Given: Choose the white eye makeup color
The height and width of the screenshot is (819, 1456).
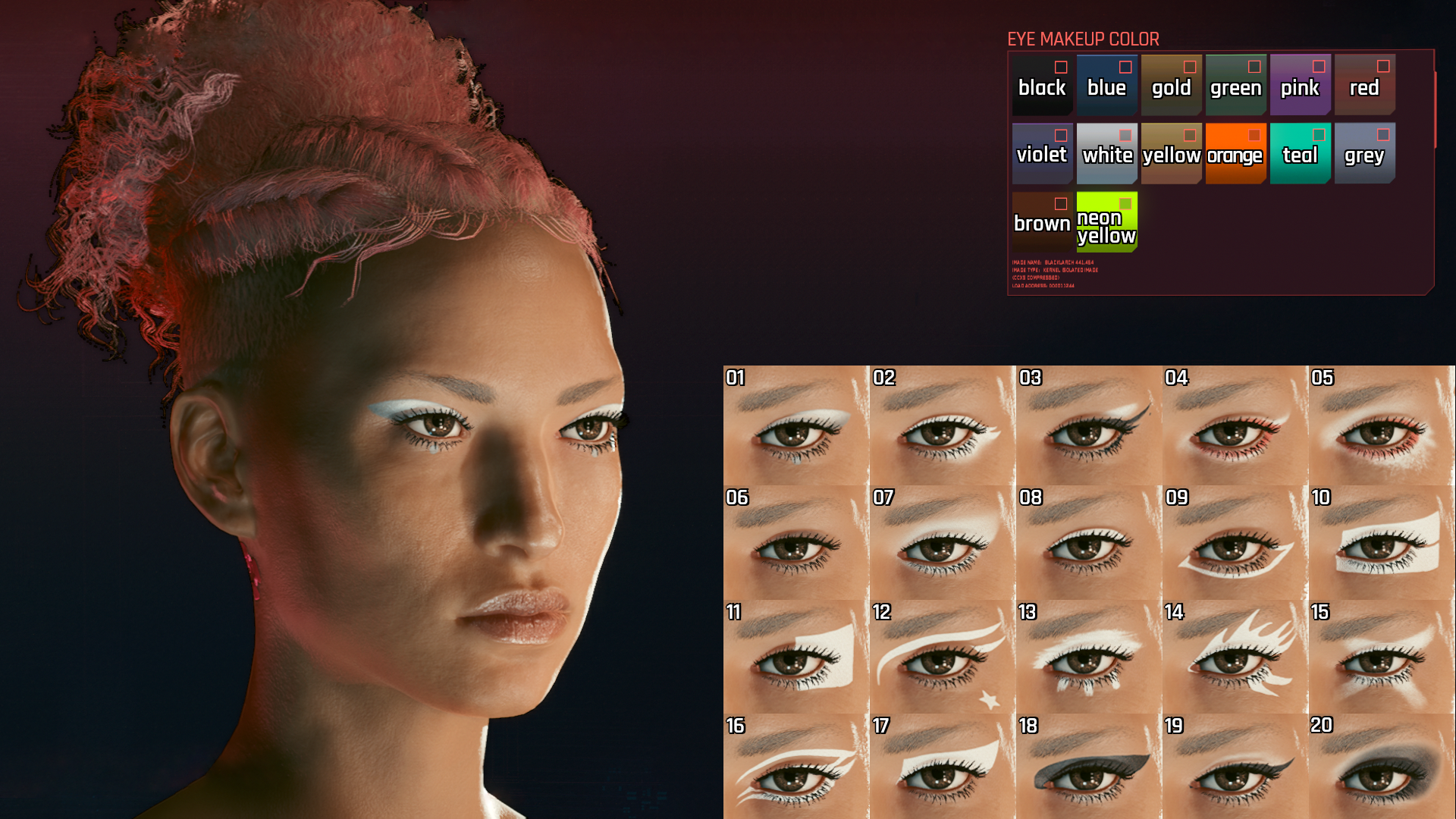Looking at the screenshot, I should (x=1106, y=153).
